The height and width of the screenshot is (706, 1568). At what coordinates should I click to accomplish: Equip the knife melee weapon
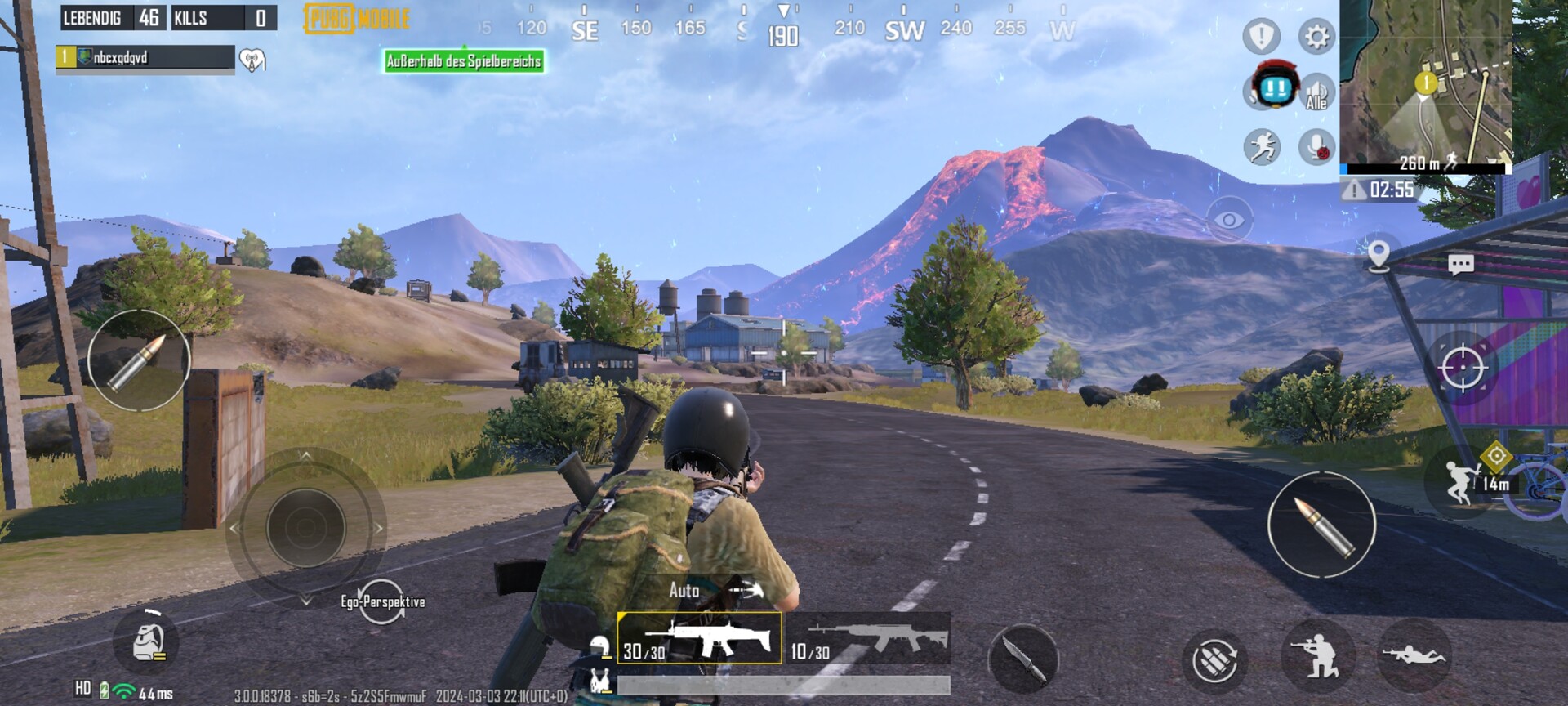tap(1022, 658)
